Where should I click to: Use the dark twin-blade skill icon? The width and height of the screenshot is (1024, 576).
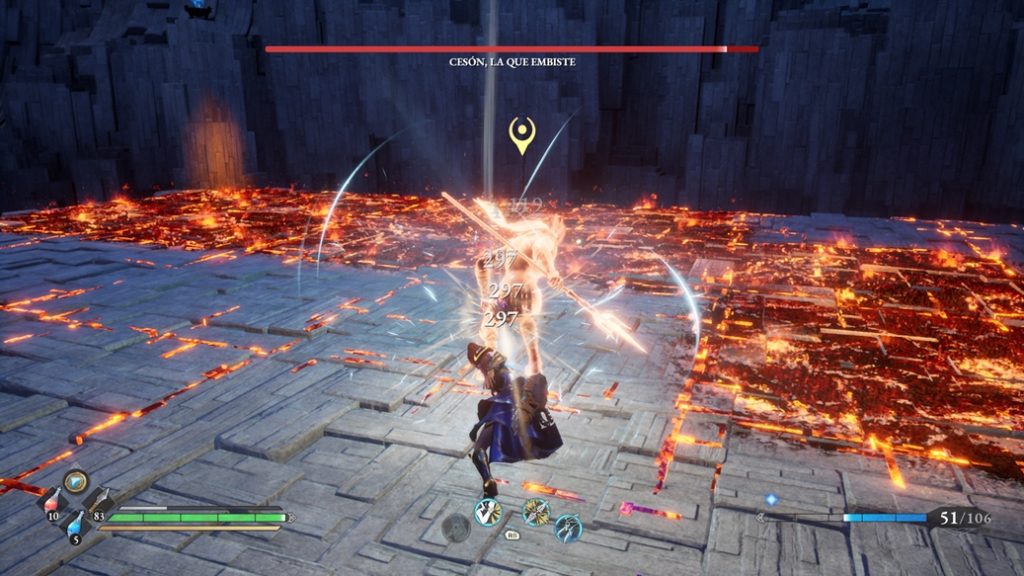tap(568, 527)
